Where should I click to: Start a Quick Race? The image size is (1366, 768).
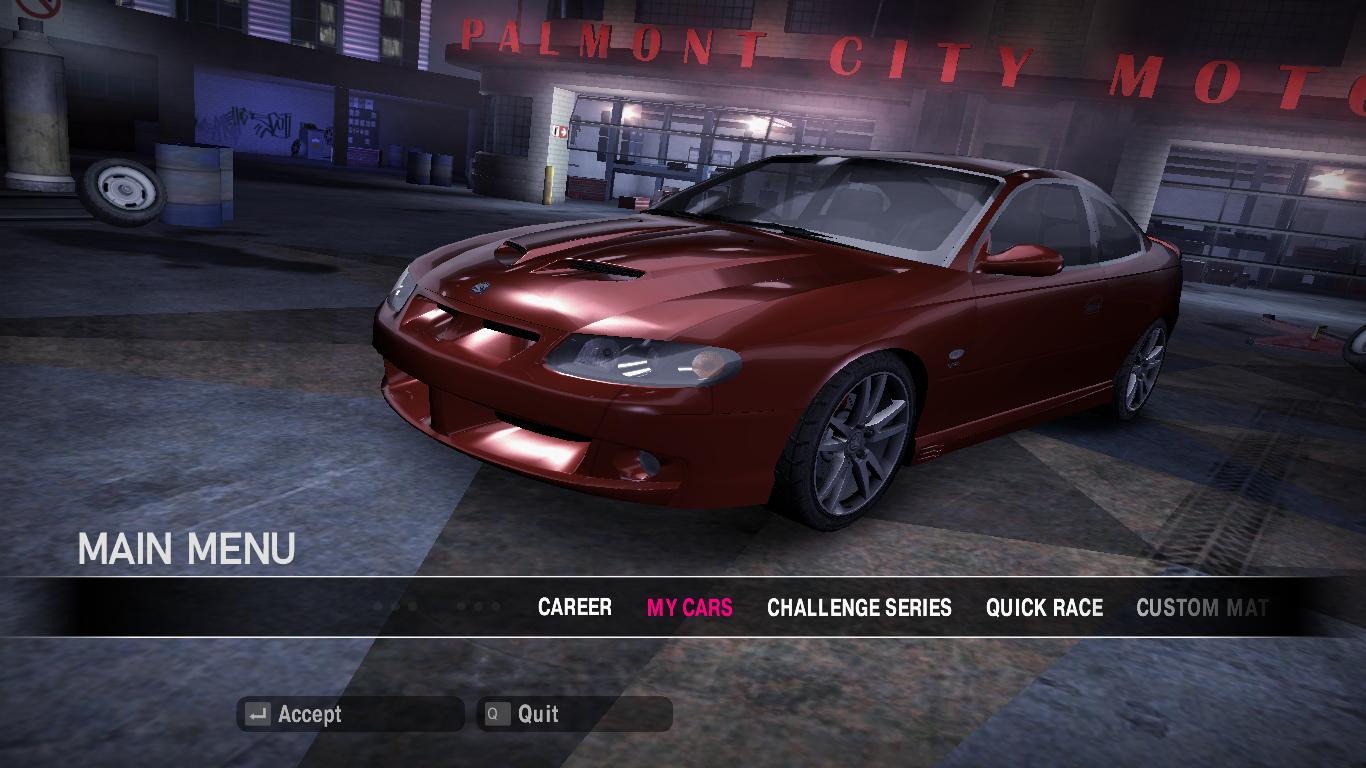tap(1044, 607)
